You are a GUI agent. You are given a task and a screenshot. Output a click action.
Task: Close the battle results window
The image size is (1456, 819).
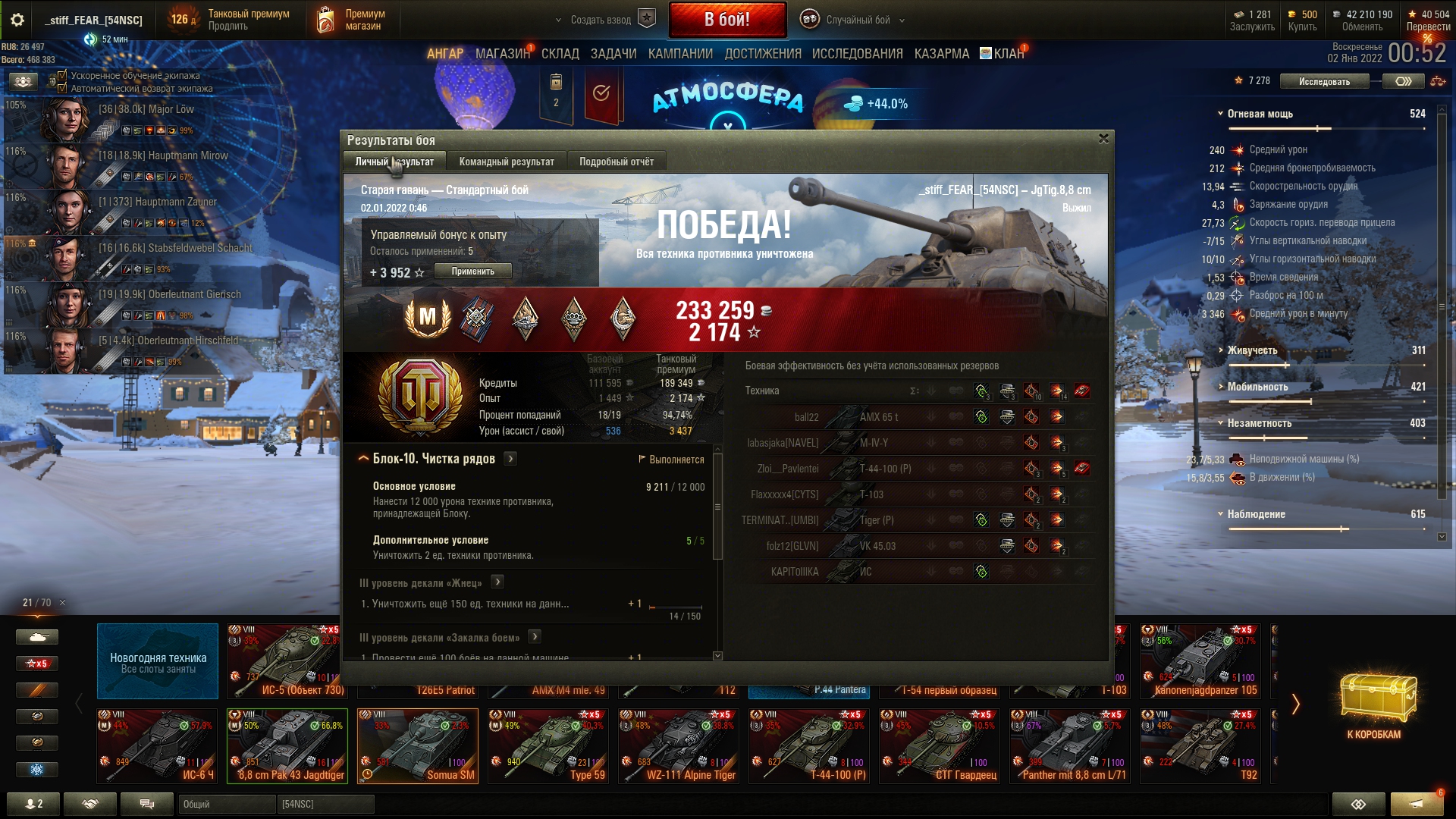pyautogui.click(x=1103, y=139)
